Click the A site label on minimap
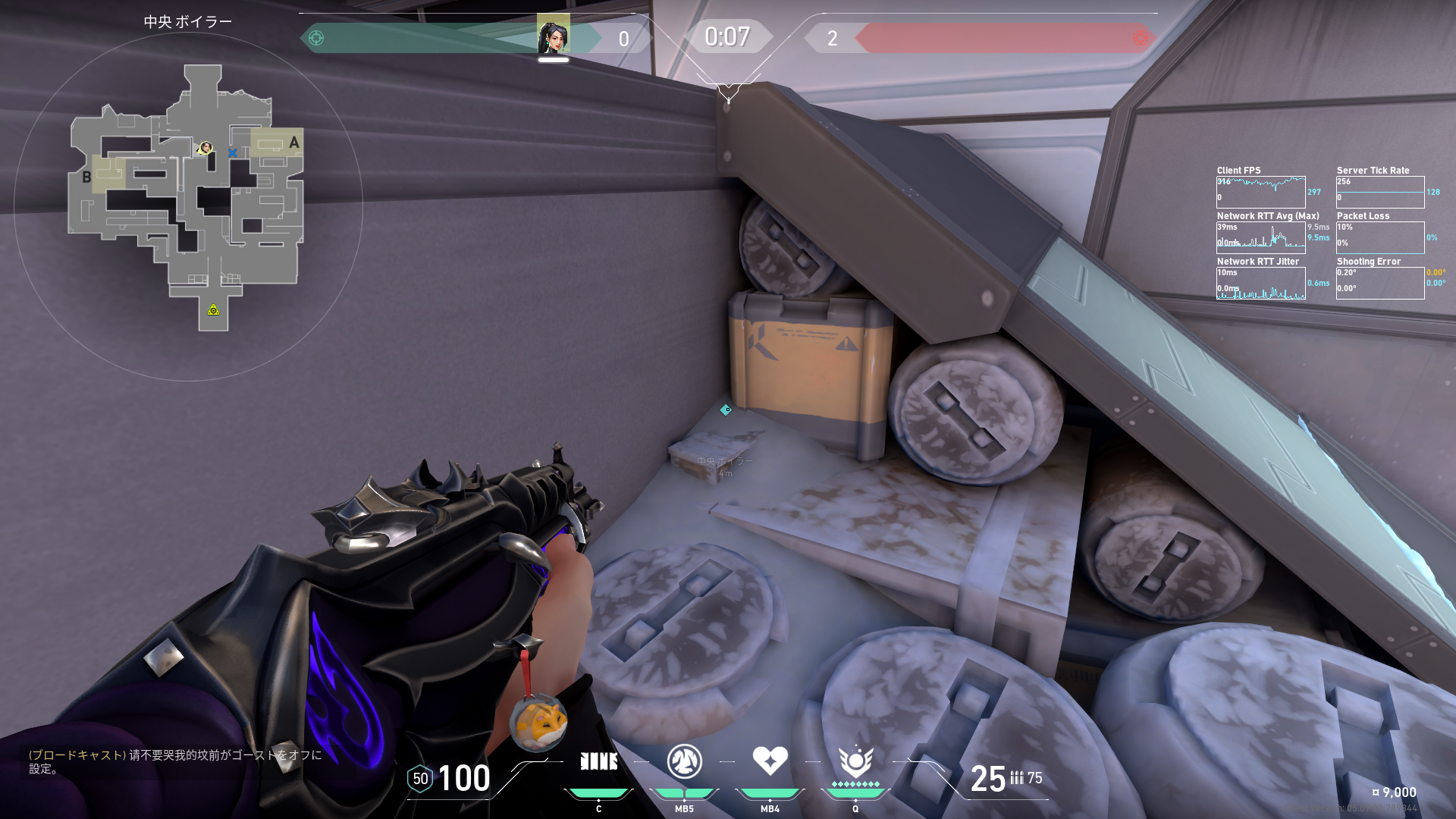 [x=294, y=143]
